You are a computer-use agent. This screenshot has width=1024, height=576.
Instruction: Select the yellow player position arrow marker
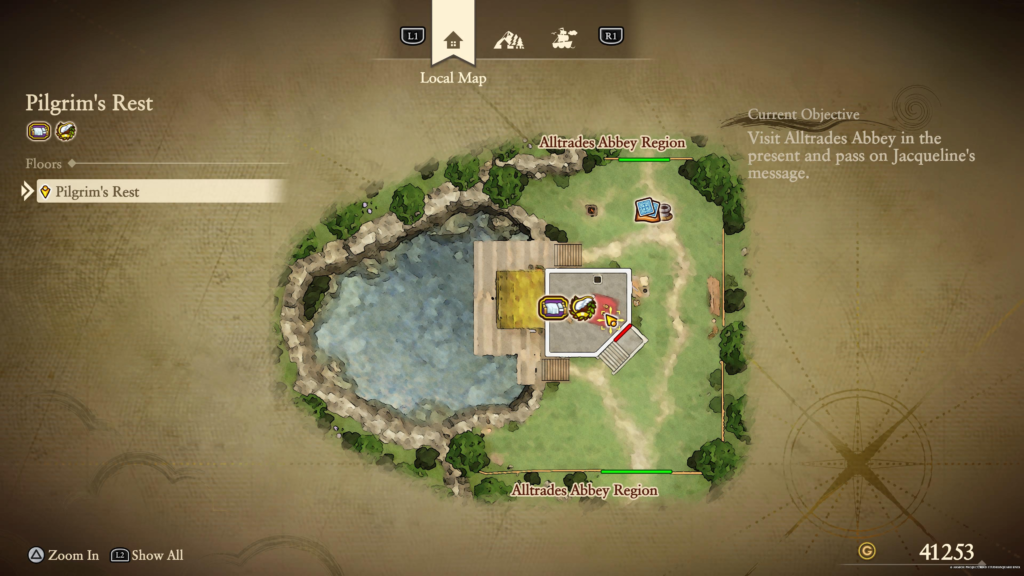[610, 320]
